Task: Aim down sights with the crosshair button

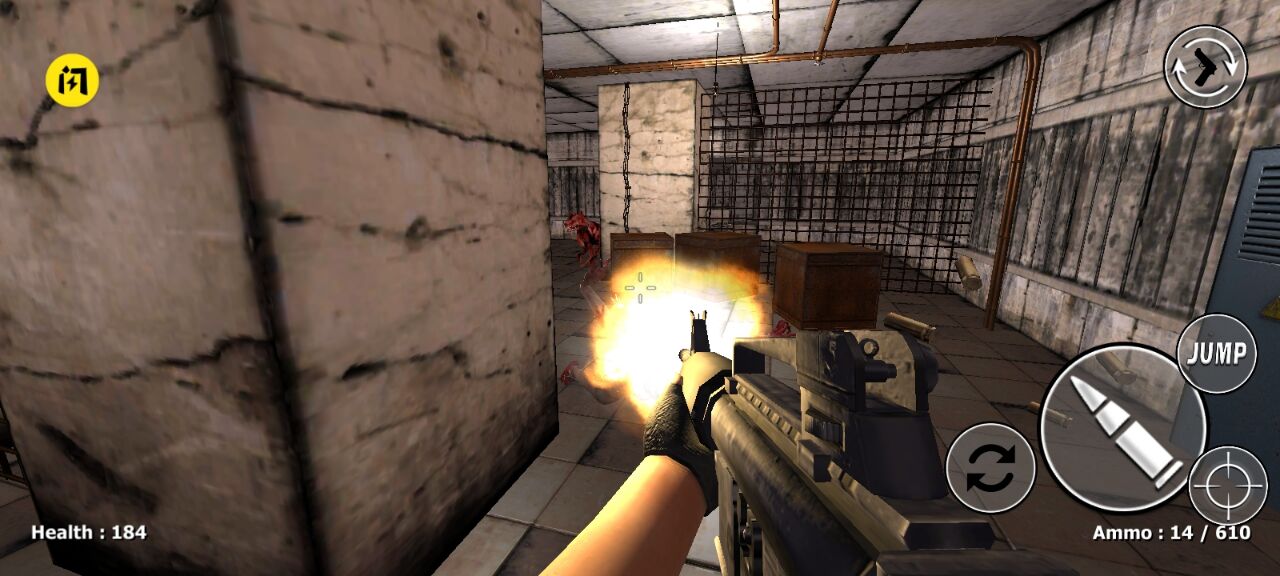Action: click(x=1228, y=485)
